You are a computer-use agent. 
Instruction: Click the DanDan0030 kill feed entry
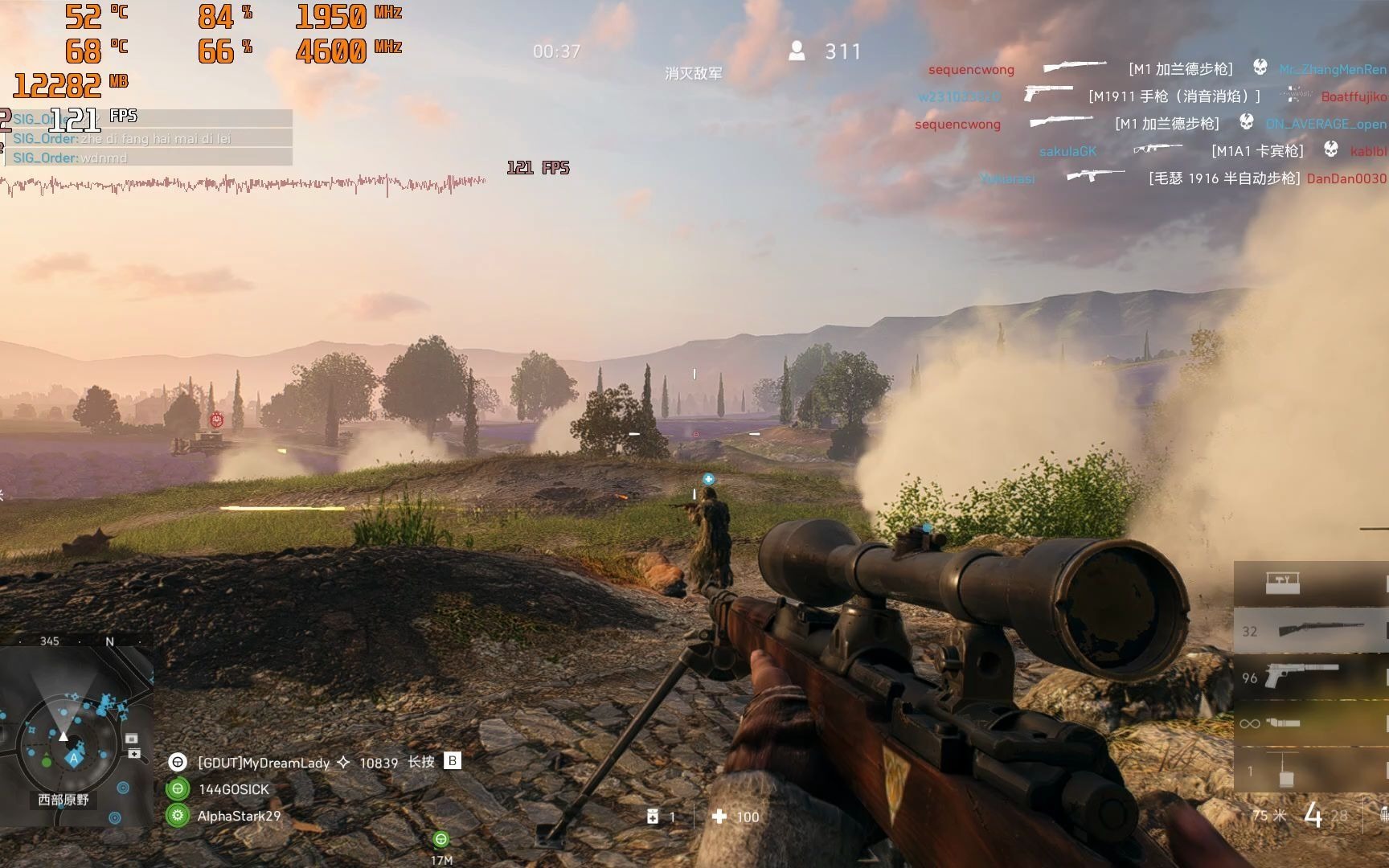point(1346,178)
